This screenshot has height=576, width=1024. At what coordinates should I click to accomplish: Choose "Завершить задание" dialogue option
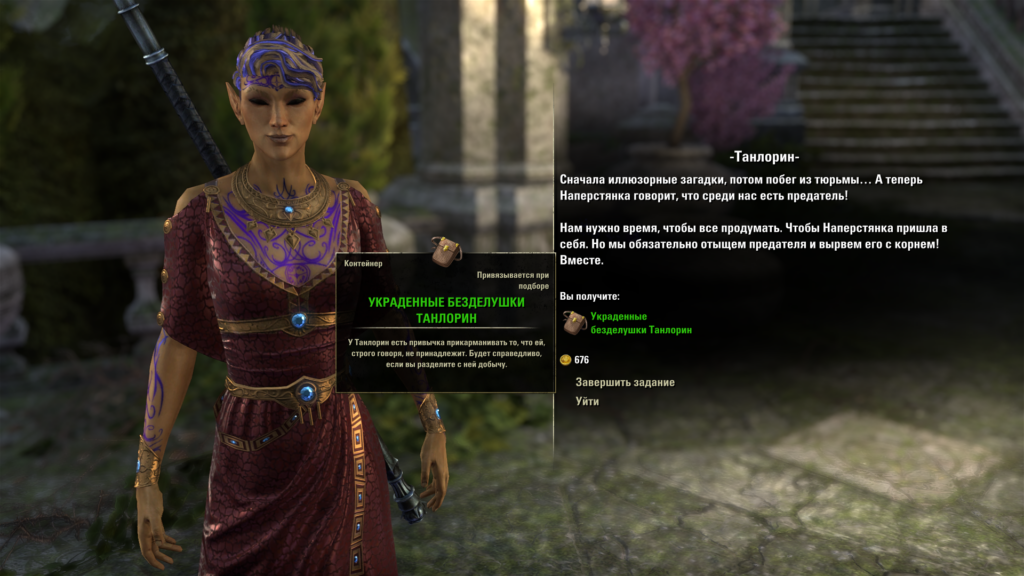[625, 382]
